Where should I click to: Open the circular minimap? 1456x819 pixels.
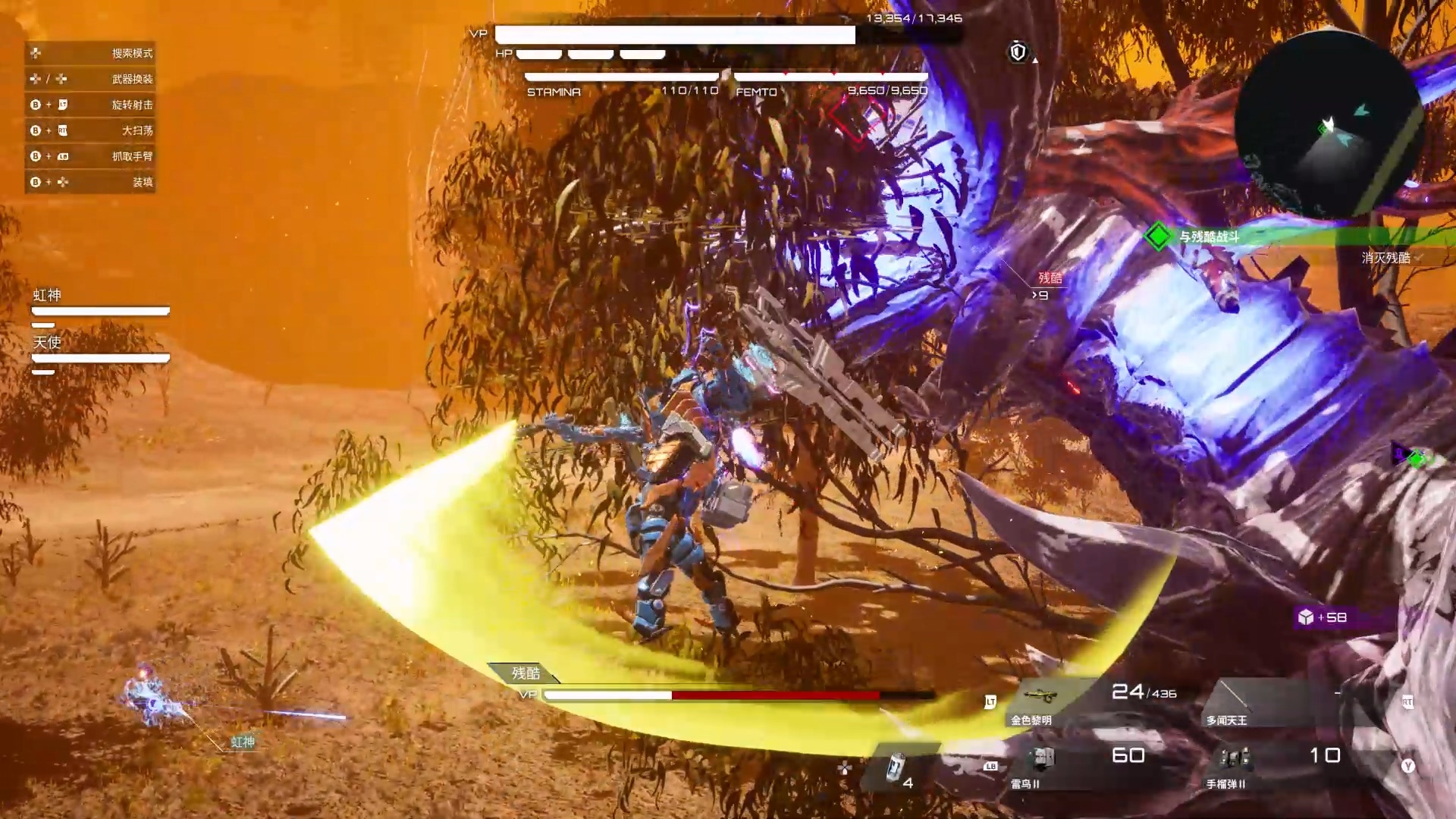pyautogui.click(x=1329, y=125)
